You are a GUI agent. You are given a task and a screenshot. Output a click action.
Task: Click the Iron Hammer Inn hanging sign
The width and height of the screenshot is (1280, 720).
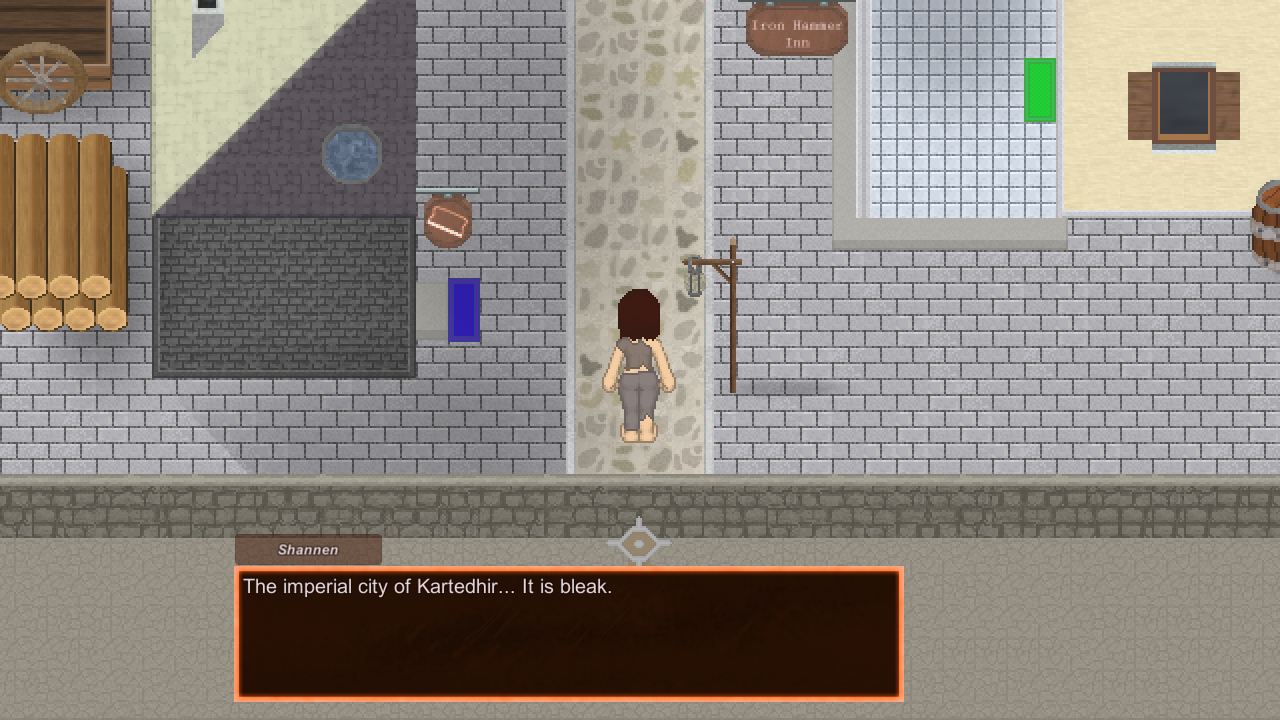[x=795, y=28]
